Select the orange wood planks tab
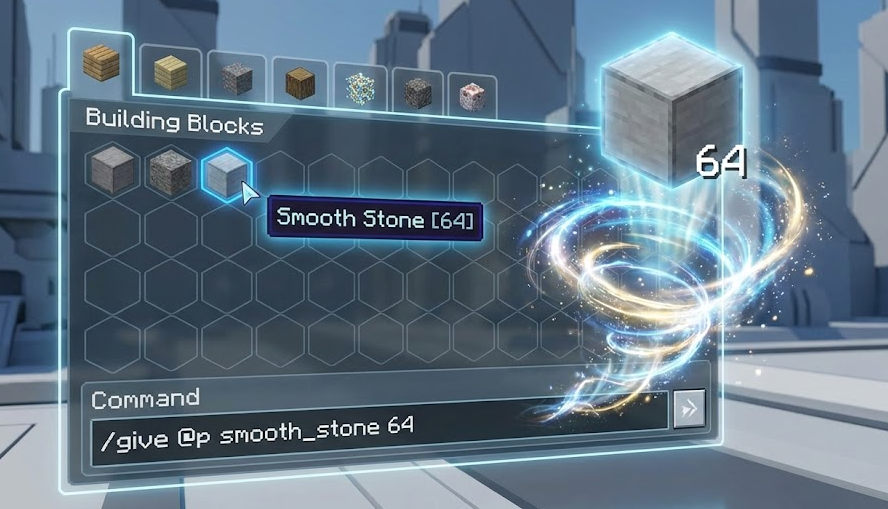This screenshot has height=509, width=888. pos(101,64)
